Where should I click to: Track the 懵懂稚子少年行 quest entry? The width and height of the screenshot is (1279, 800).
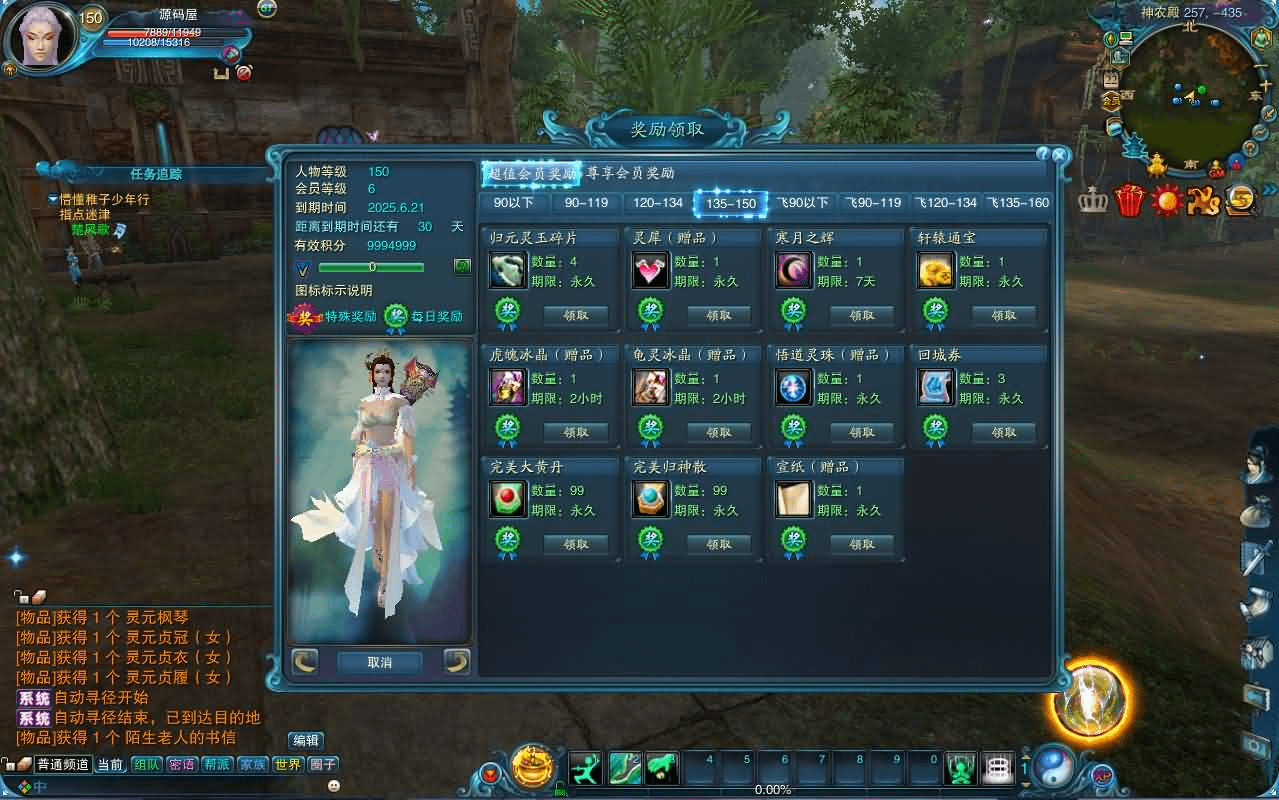(x=103, y=200)
